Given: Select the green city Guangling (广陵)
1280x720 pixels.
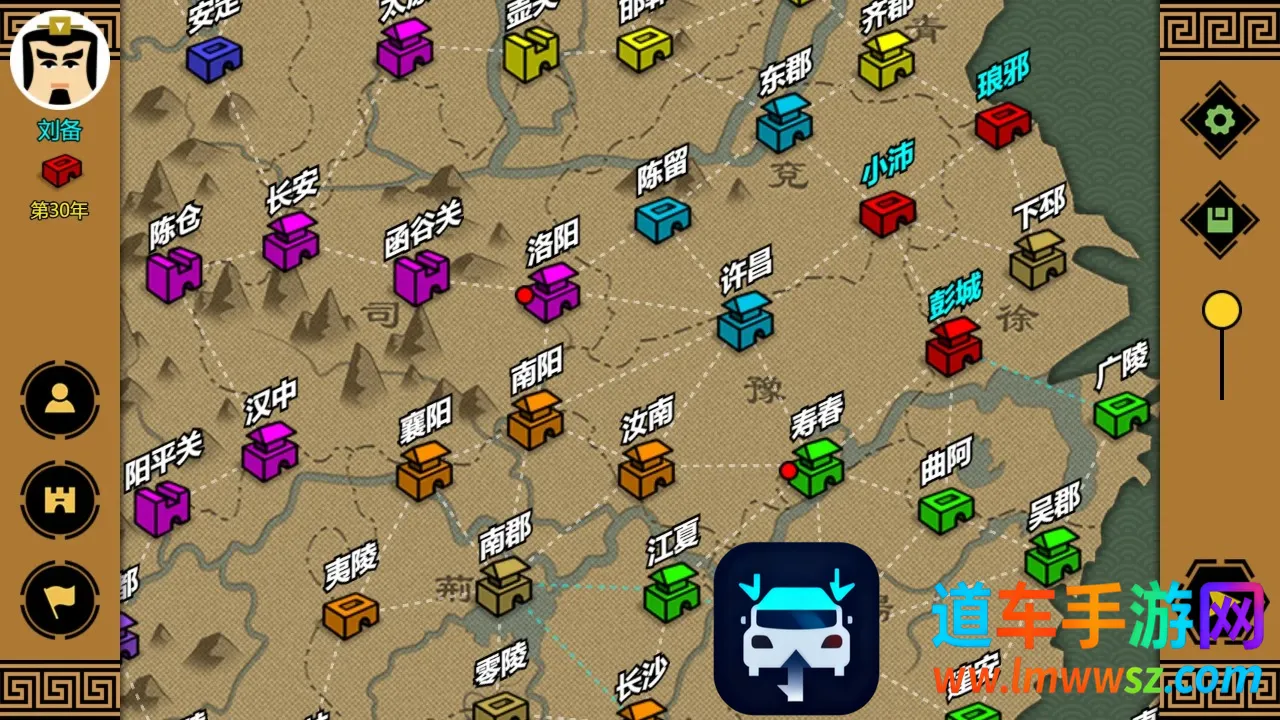Looking at the screenshot, I should 1120,413.
